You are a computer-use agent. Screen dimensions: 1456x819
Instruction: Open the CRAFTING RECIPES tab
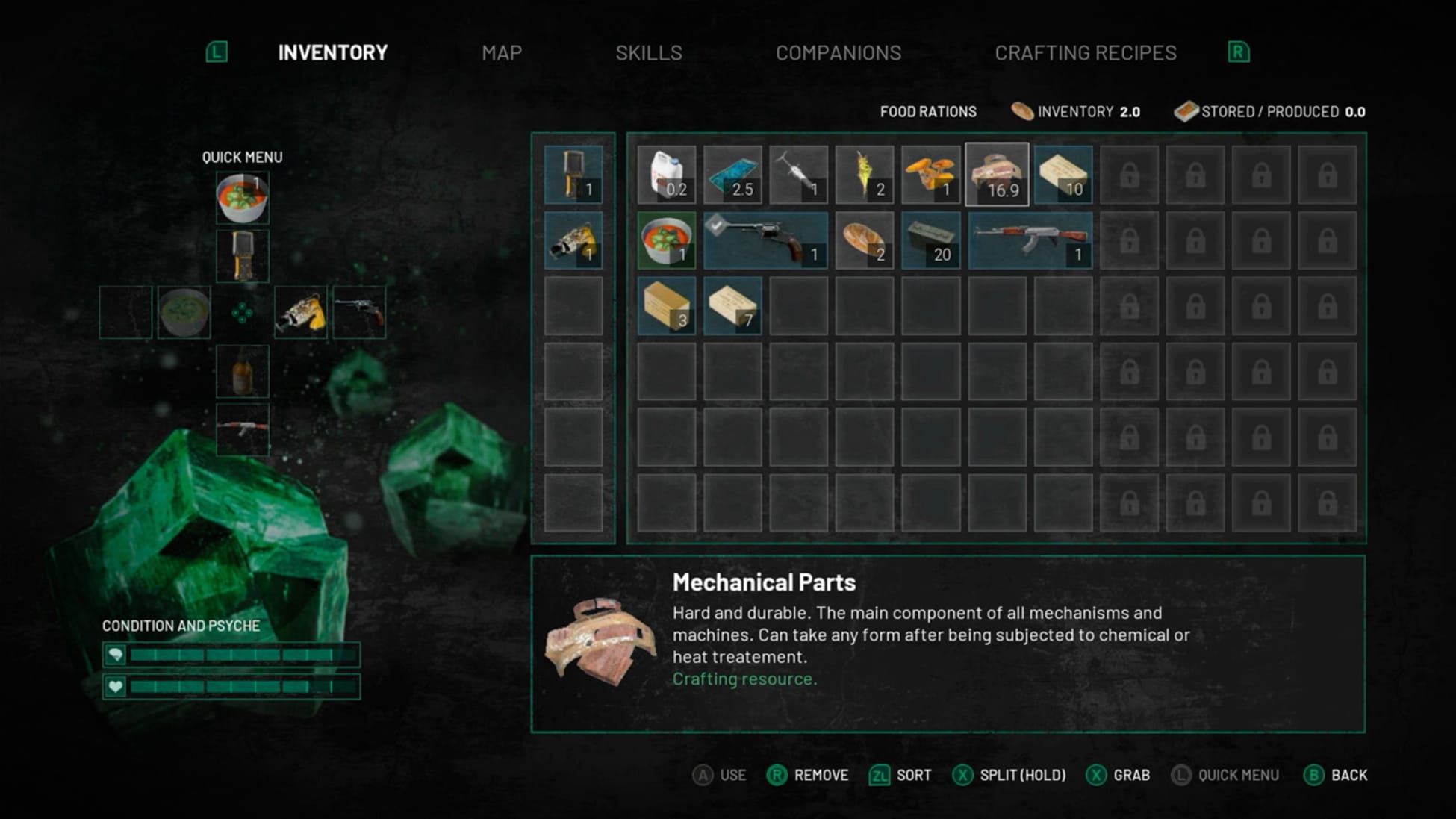pos(1086,52)
